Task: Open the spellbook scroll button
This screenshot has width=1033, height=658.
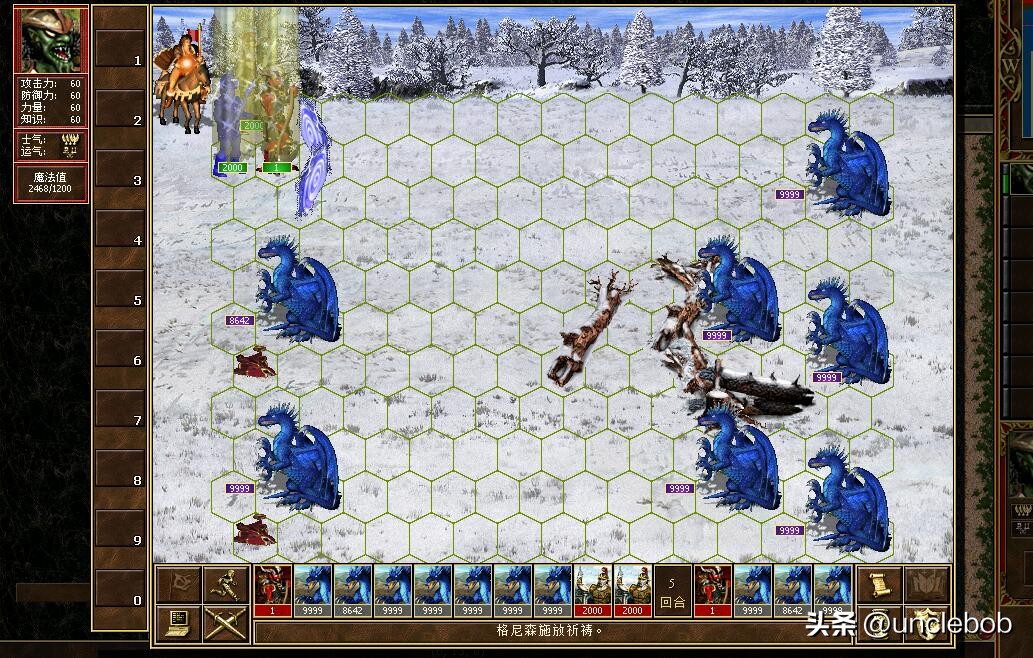Action: pos(877,584)
